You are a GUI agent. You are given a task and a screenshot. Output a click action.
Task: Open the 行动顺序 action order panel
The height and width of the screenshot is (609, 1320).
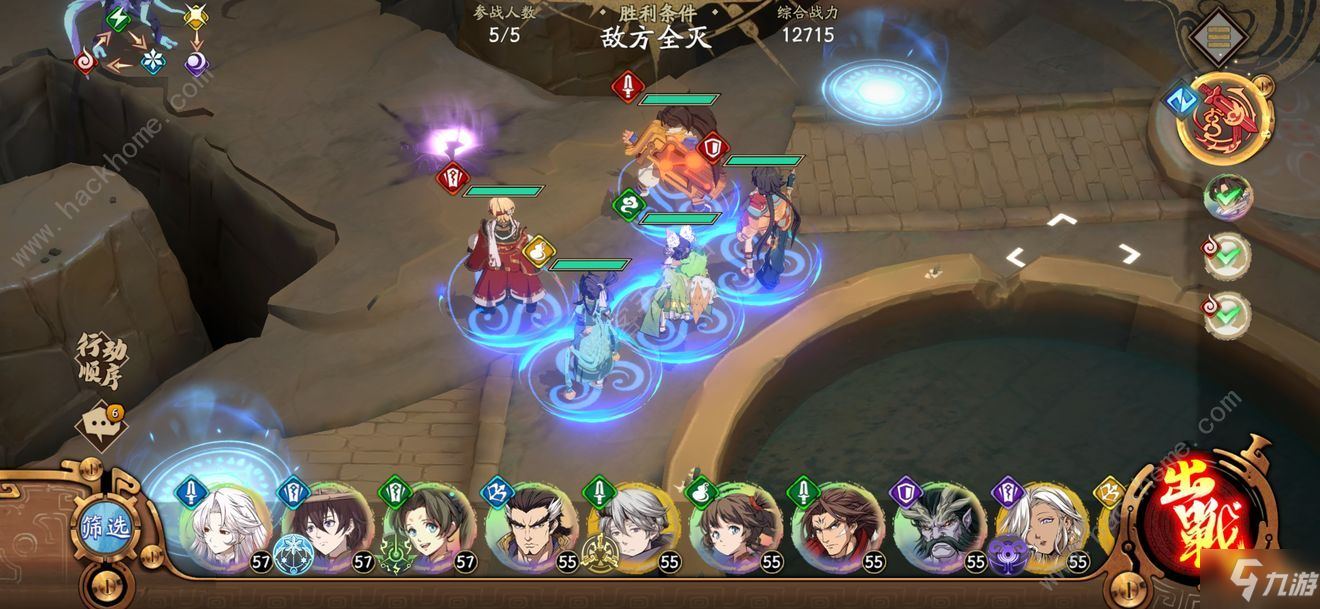tap(104, 363)
